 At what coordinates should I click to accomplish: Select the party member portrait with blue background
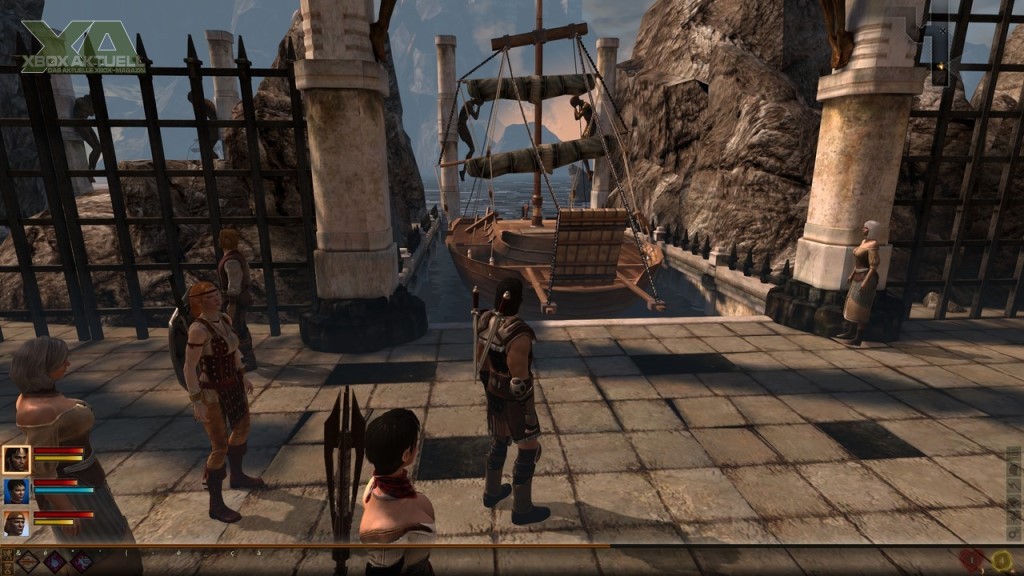click(16, 491)
